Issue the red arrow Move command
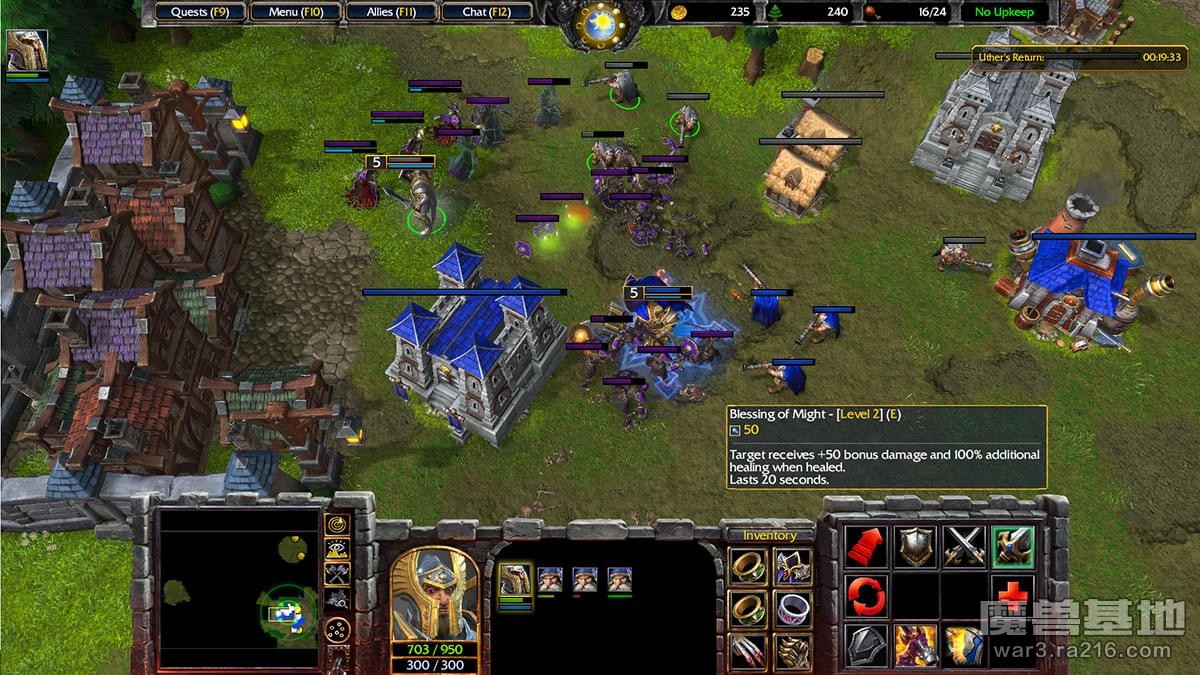This screenshot has width=1200, height=675. 866,547
